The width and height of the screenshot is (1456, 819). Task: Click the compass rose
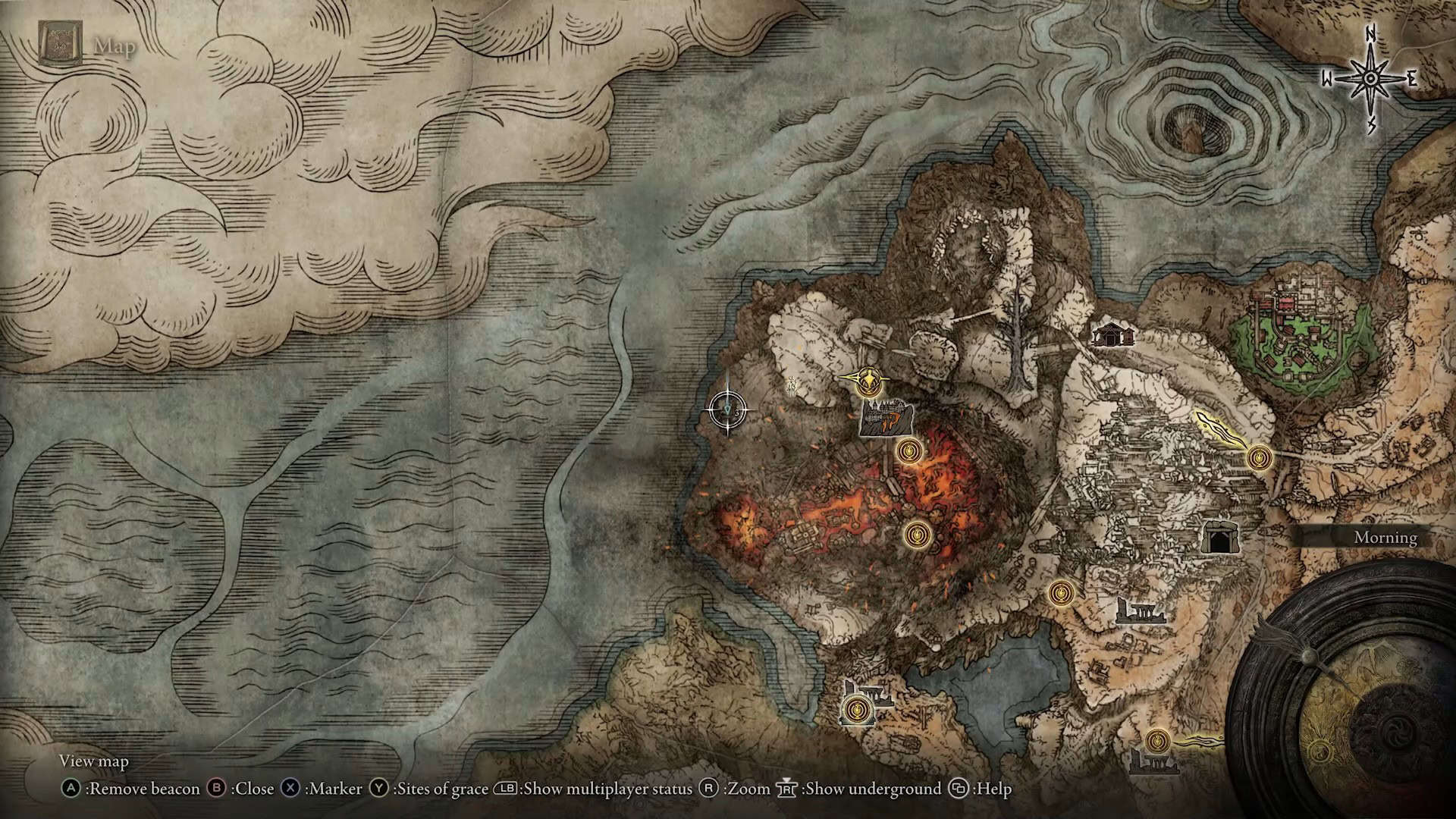coord(1370,79)
